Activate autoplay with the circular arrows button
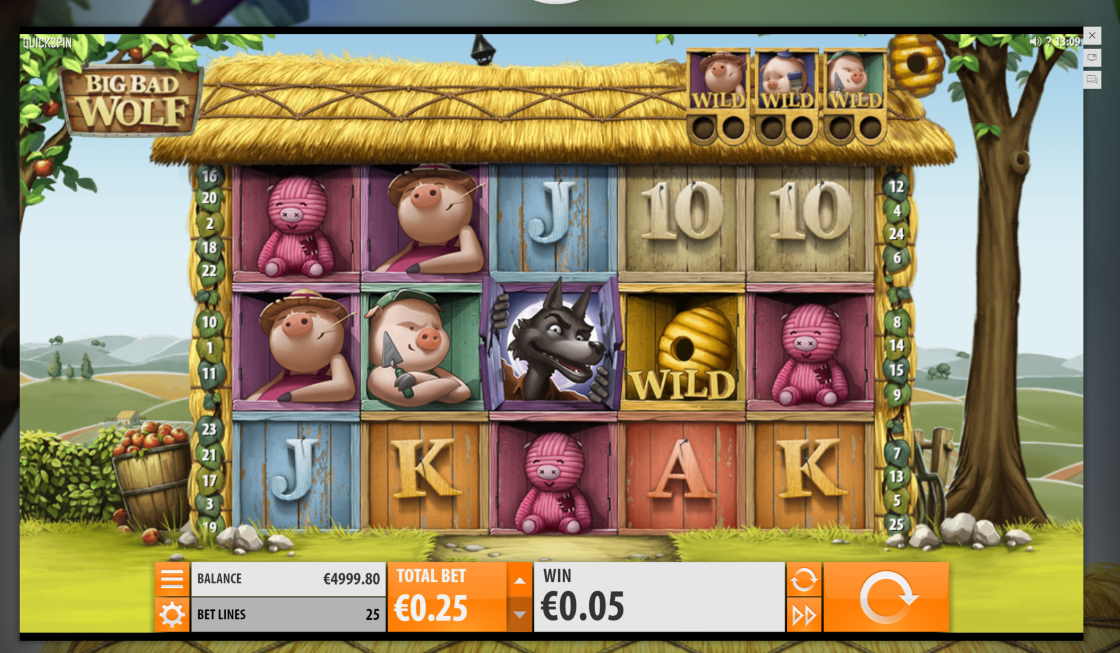 click(x=804, y=579)
